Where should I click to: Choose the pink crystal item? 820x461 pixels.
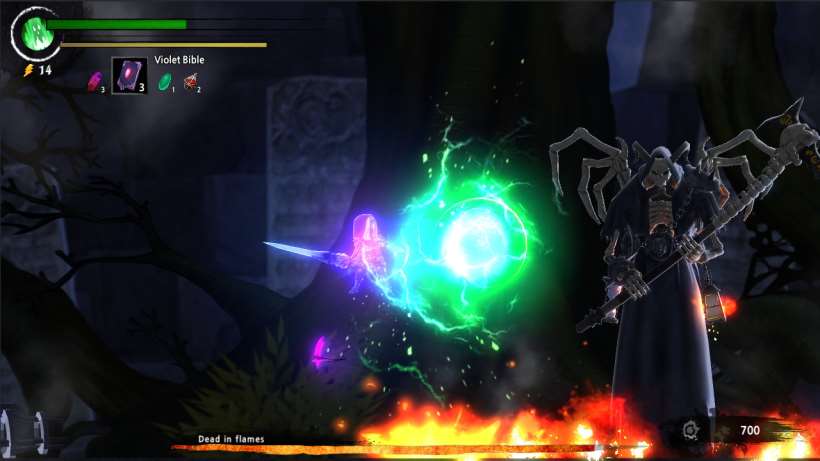pyautogui.click(x=95, y=80)
